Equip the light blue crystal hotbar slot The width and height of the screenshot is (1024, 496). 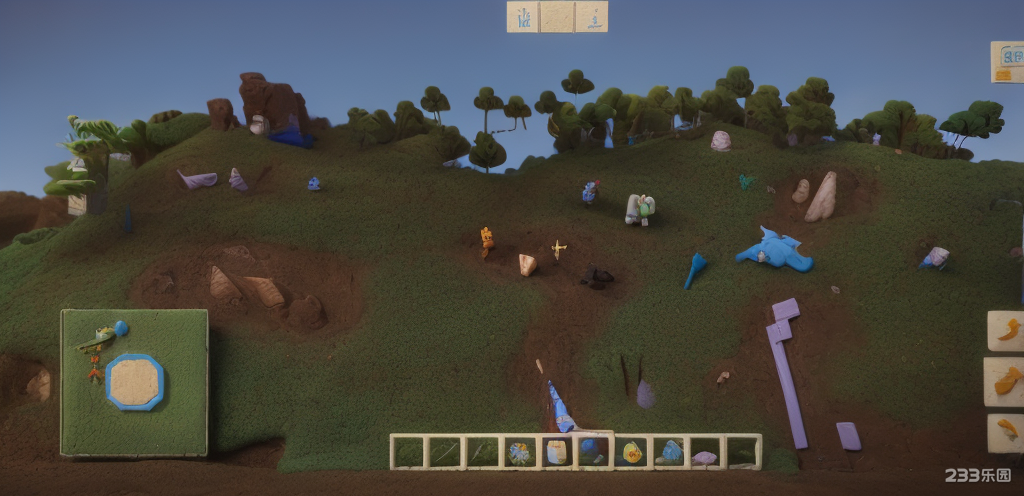tap(669, 453)
